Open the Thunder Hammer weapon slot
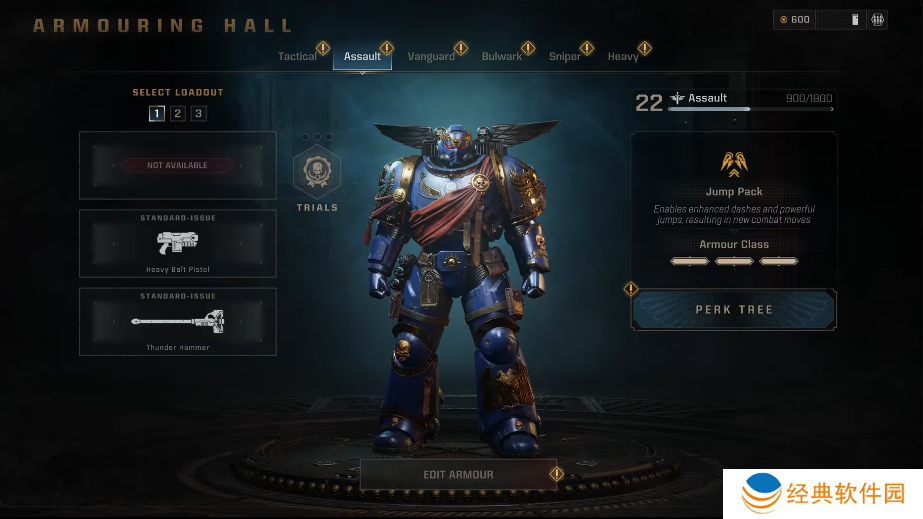Image resolution: width=923 pixels, height=519 pixels. click(x=178, y=322)
